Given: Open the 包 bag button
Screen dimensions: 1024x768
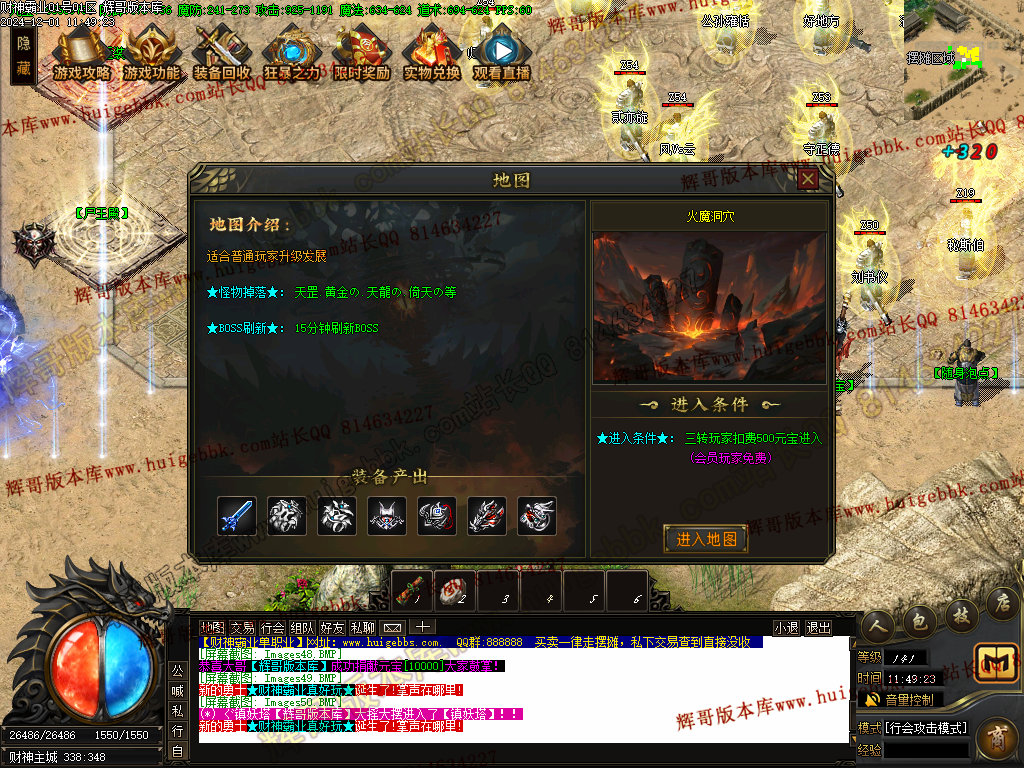Looking at the screenshot, I should [x=918, y=622].
